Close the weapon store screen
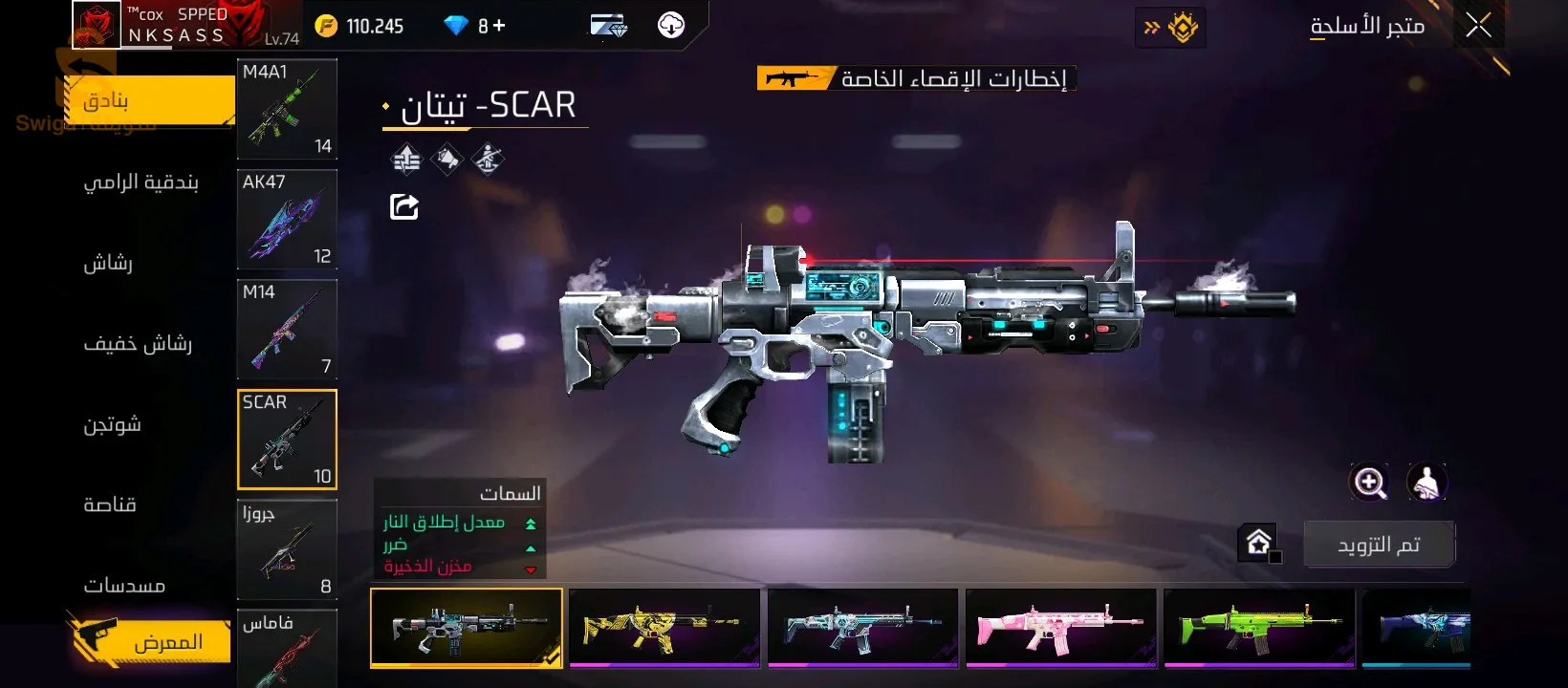1568x688 pixels. click(1478, 26)
